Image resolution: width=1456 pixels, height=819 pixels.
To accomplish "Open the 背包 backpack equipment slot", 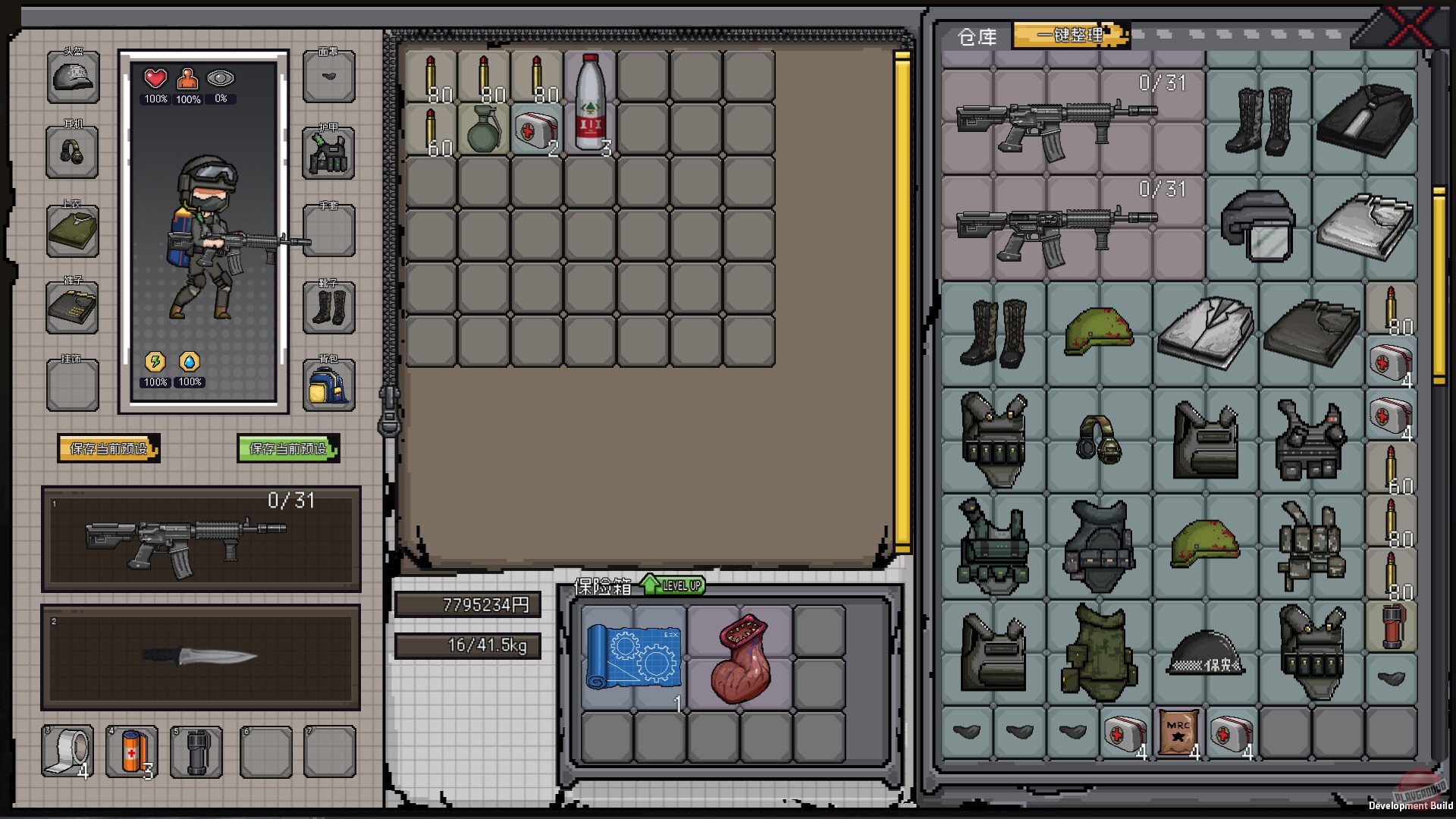I will 328,385.
